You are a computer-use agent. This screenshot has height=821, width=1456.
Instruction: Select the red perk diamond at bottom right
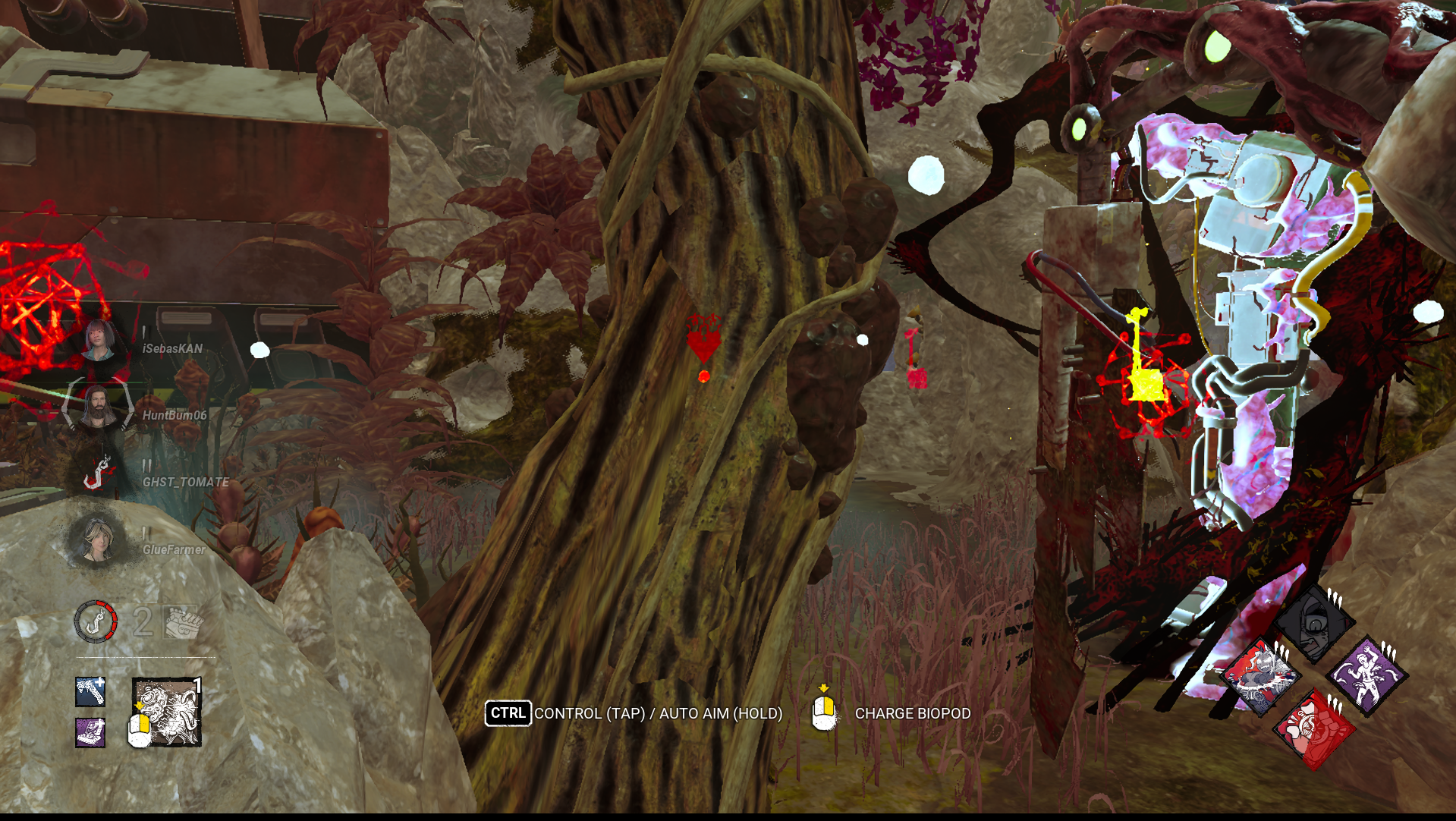pos(1316,727)
